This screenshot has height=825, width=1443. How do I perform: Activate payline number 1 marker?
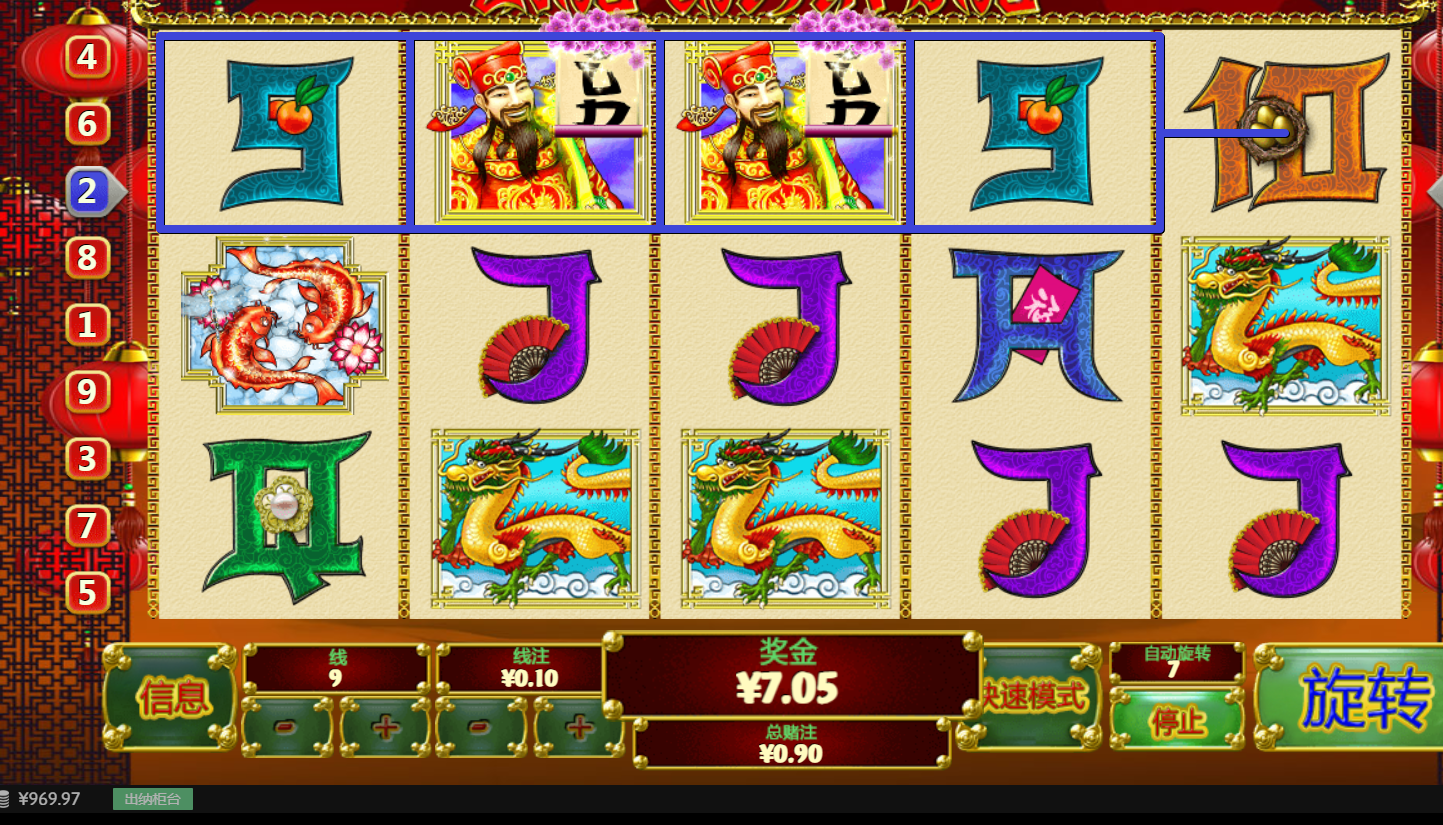click(x=88, y=325)
